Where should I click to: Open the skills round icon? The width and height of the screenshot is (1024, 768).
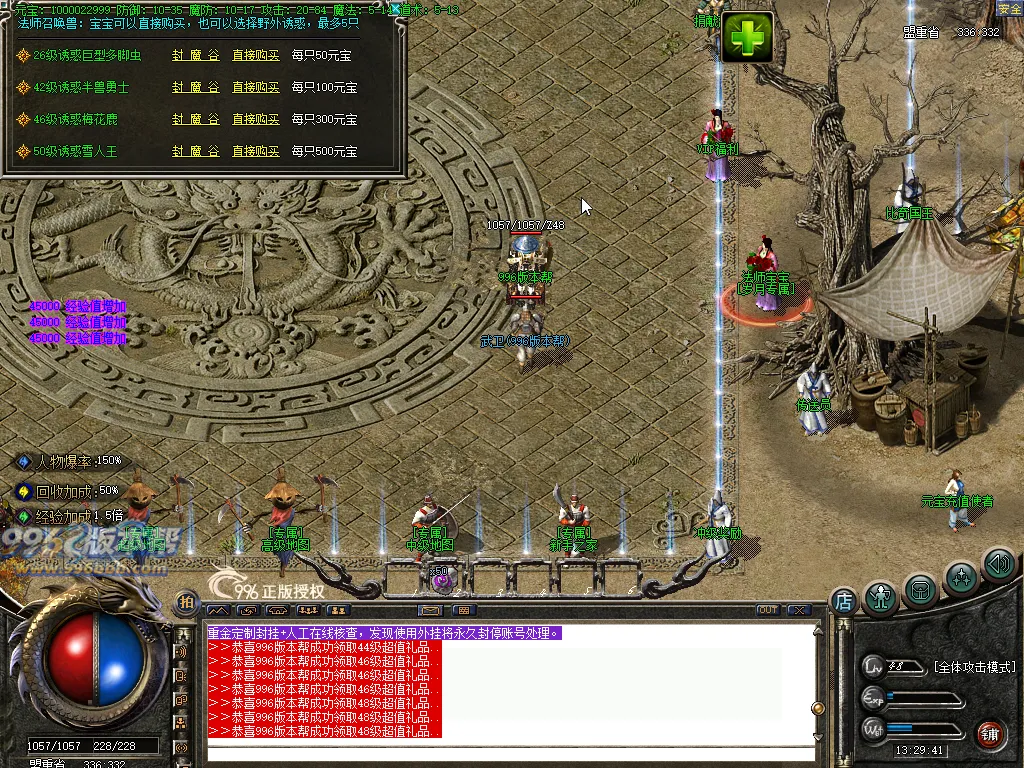pos(961,578)
